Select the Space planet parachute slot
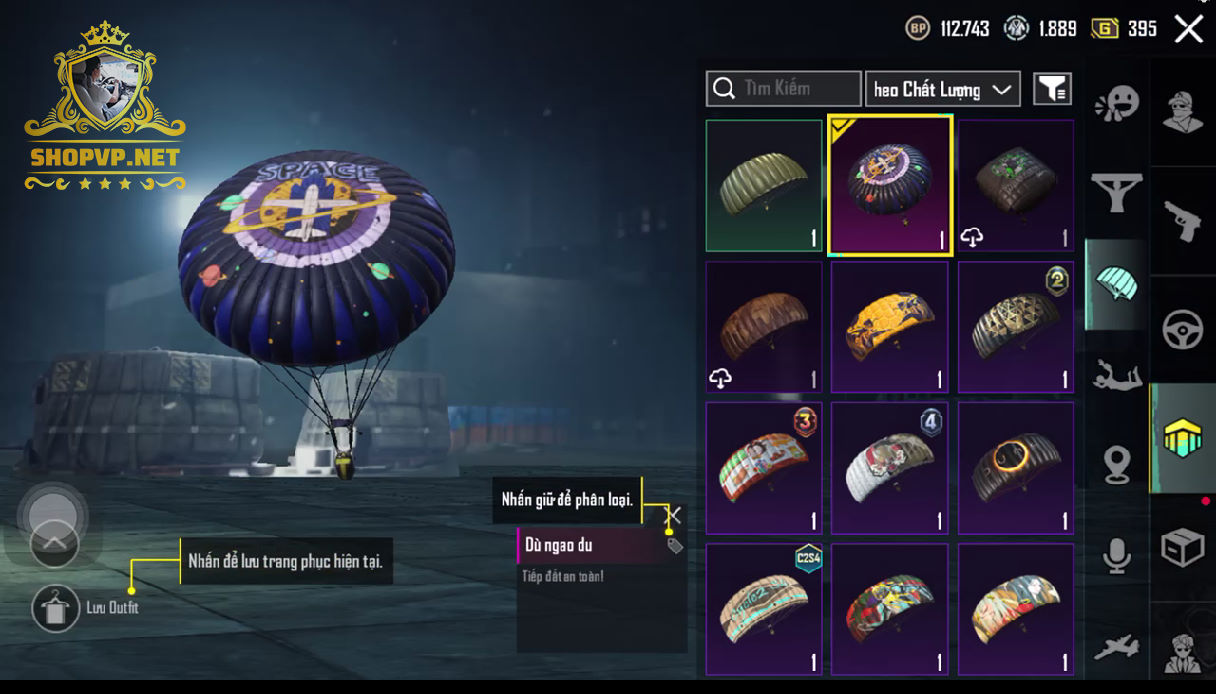 [890, 186]
